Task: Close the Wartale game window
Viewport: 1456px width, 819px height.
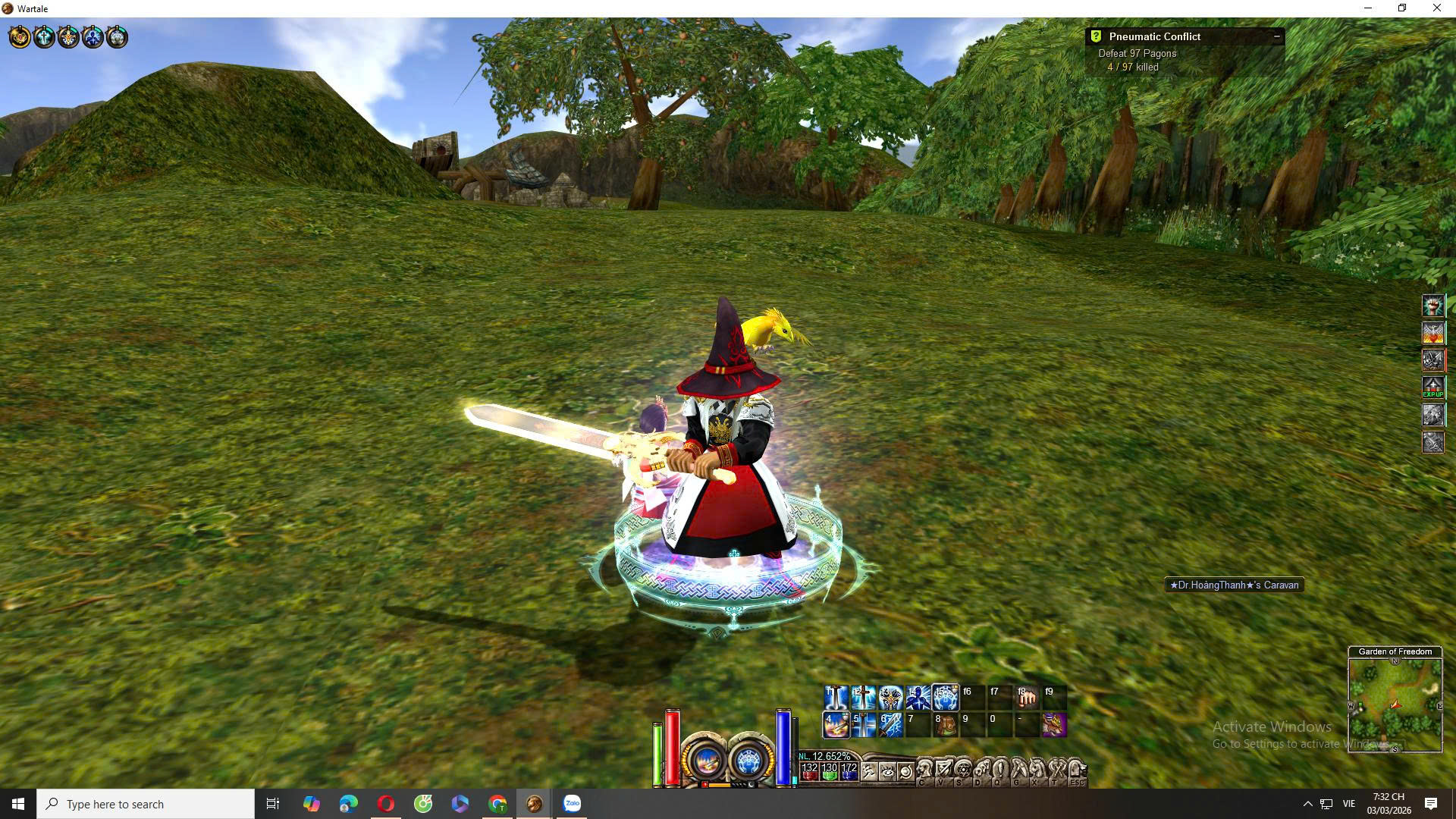Action: click(x=1436, y=8)
